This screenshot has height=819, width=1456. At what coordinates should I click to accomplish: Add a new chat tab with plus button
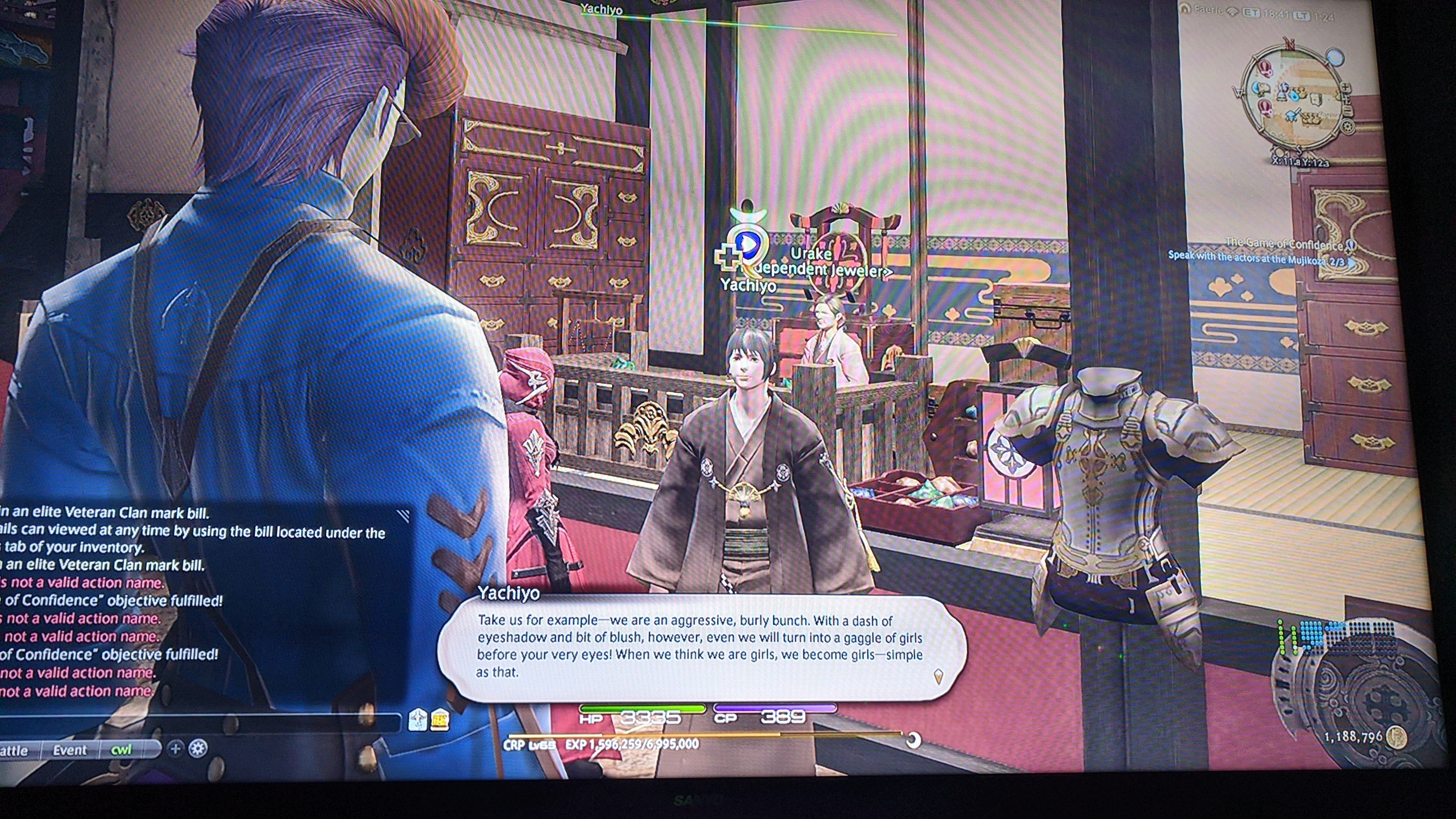coord(175,749)
